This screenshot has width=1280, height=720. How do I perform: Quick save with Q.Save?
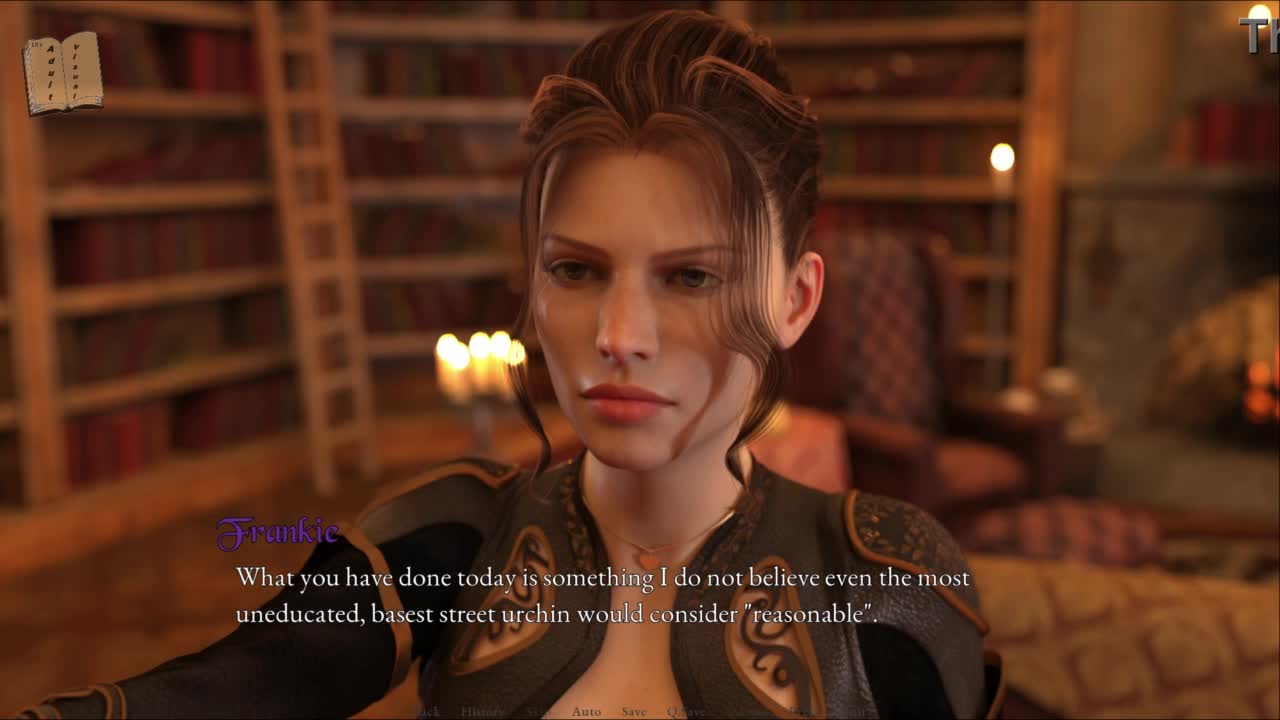click(x=686, y=712)
